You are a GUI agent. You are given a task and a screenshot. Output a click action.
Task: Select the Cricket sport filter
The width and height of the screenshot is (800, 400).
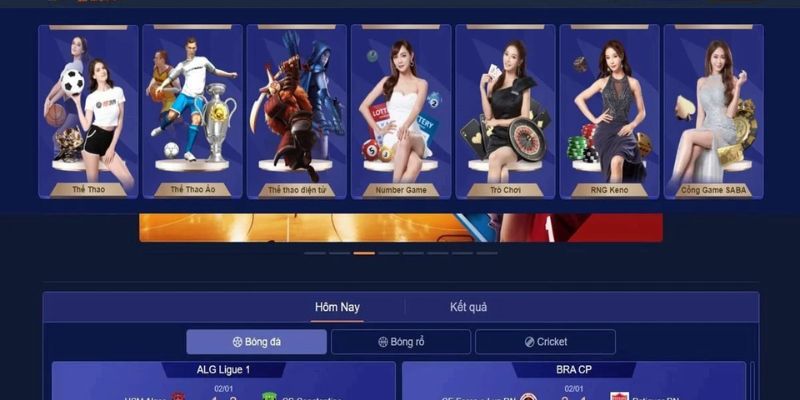(545, 342)
